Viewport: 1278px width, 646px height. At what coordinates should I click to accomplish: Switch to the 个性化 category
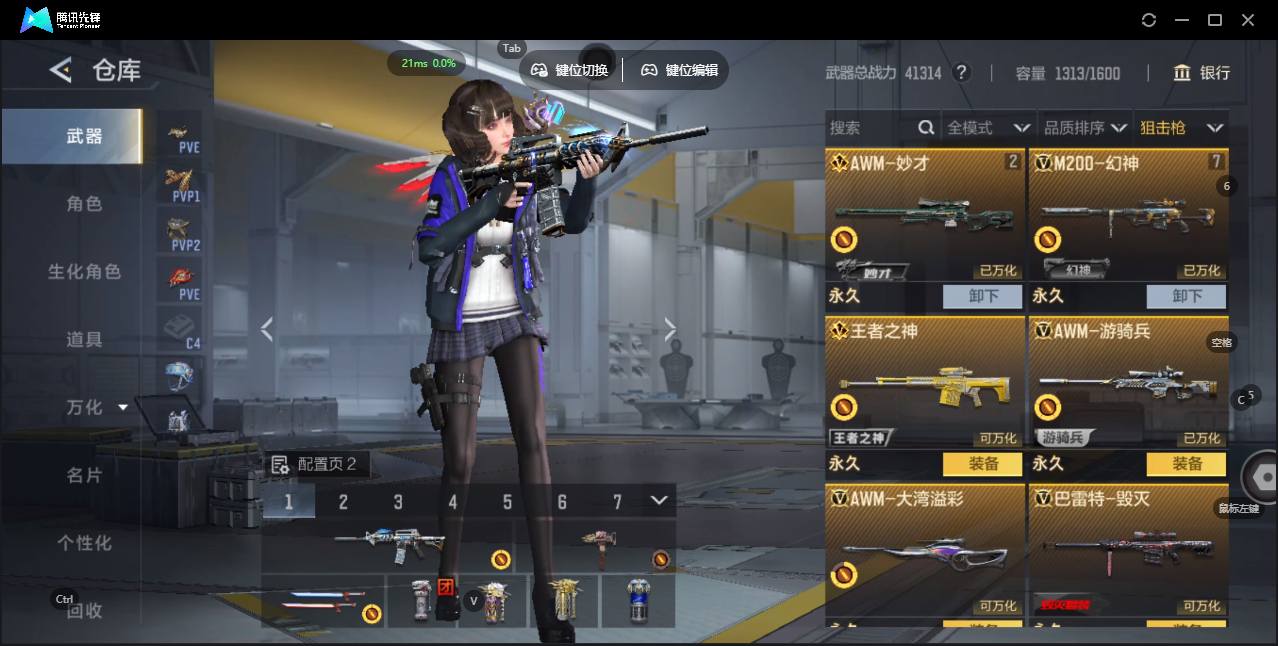[x=84, y=543]
